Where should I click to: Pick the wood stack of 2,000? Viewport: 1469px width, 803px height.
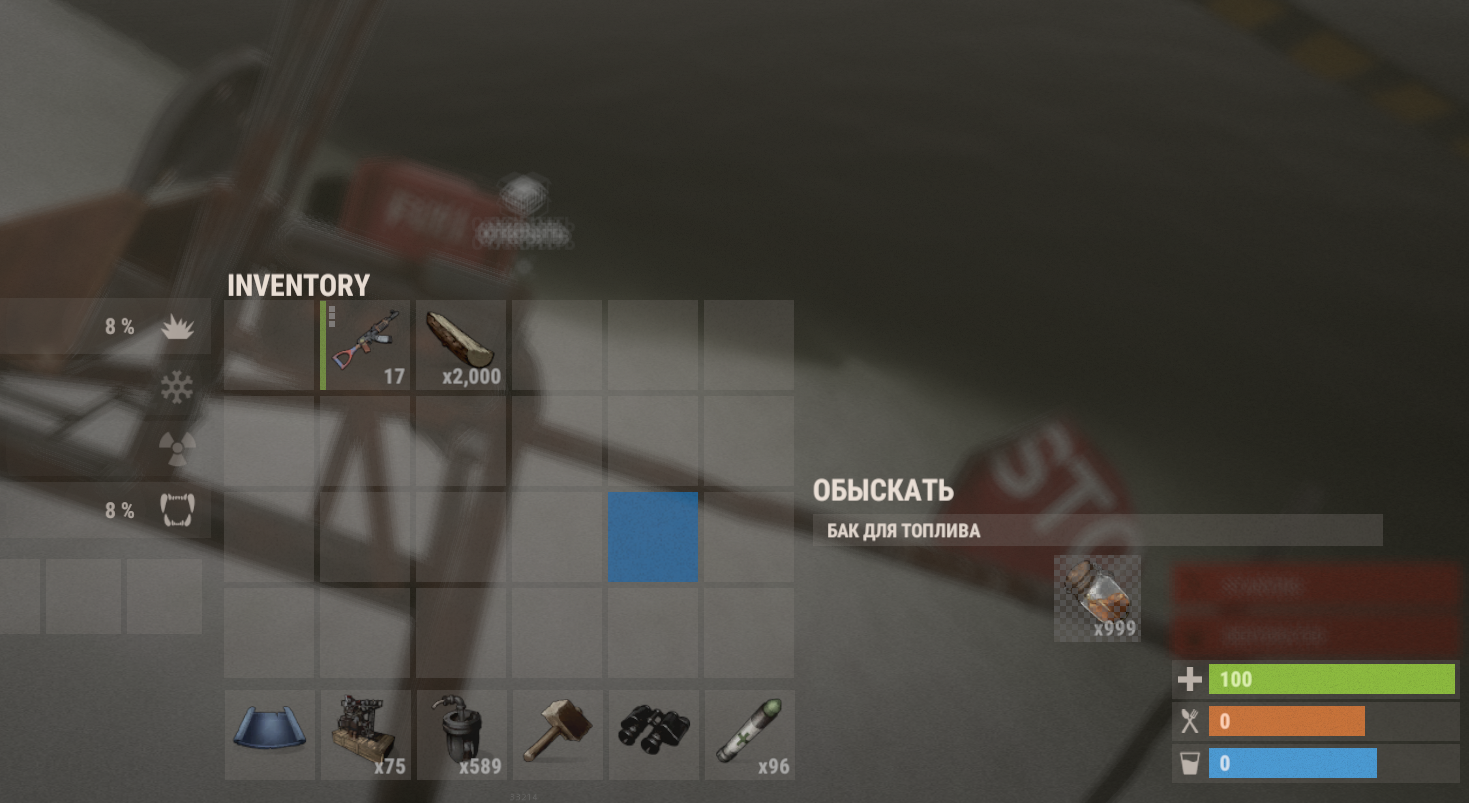(x=460, y=345)
